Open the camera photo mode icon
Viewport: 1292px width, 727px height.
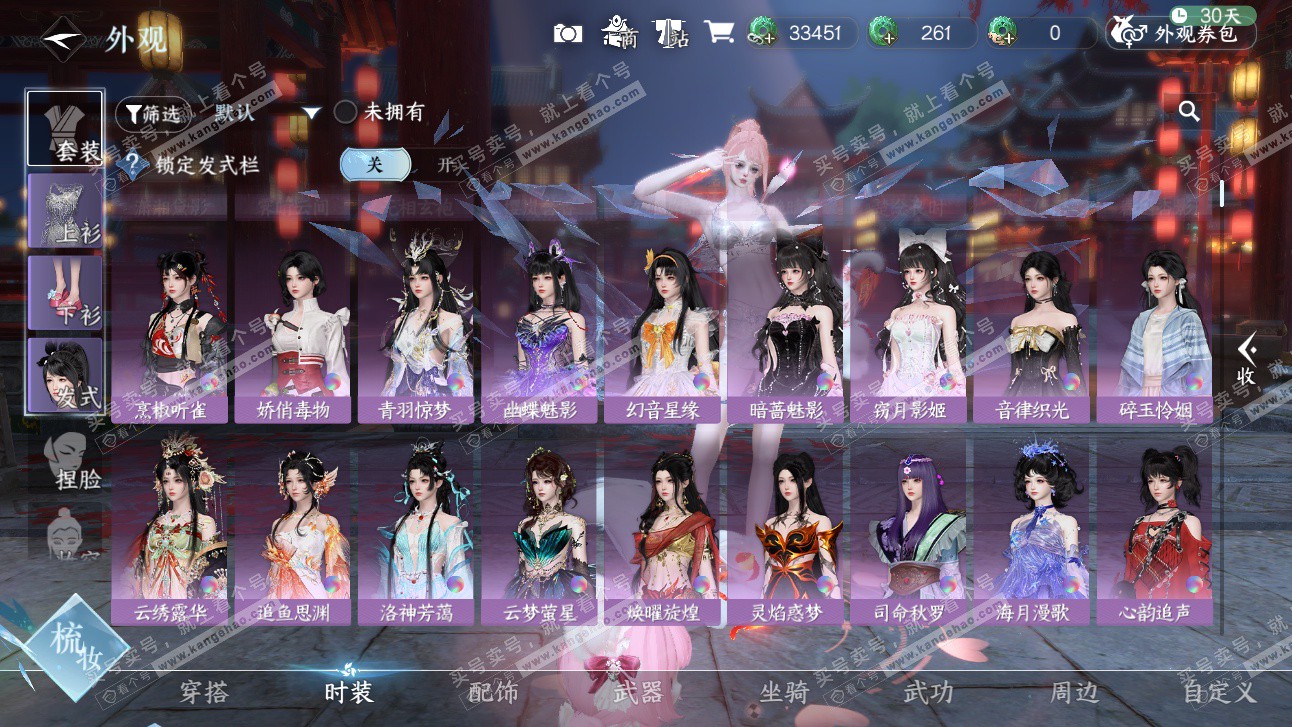[568, 33]
